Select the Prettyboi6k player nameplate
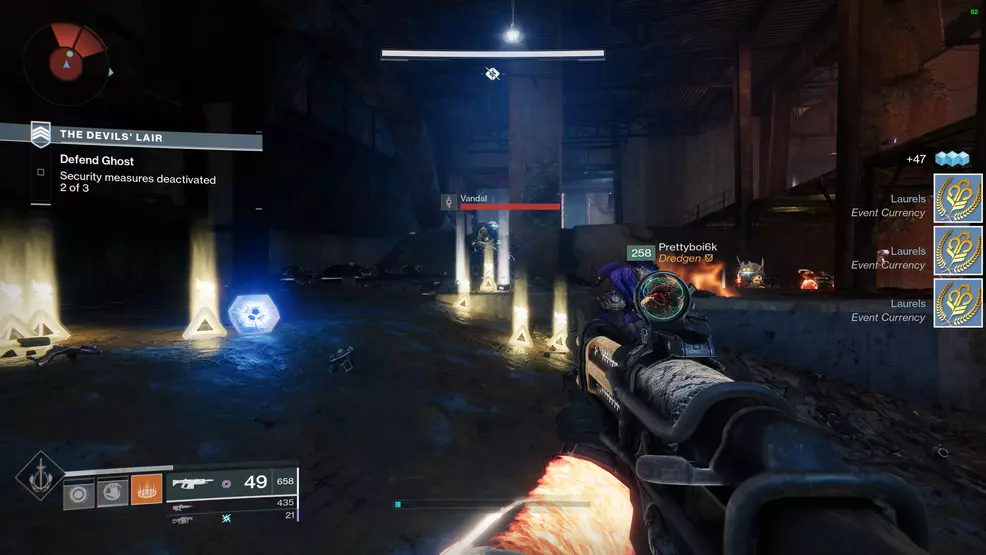Image resolution: width=986 pixels, height=555 pixels. tap(687, 247)
